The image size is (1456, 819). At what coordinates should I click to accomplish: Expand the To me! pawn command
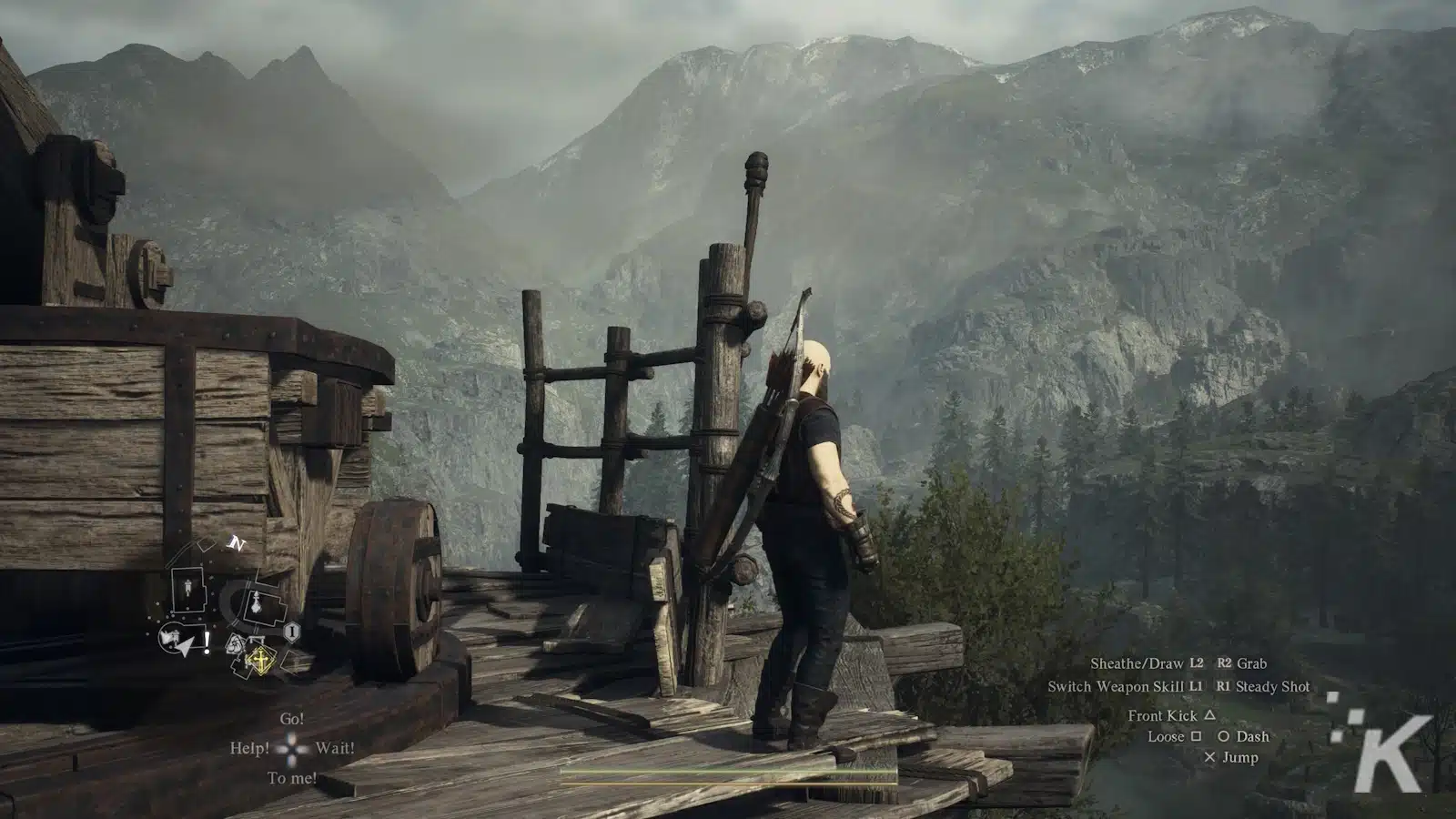coord(291,776)
